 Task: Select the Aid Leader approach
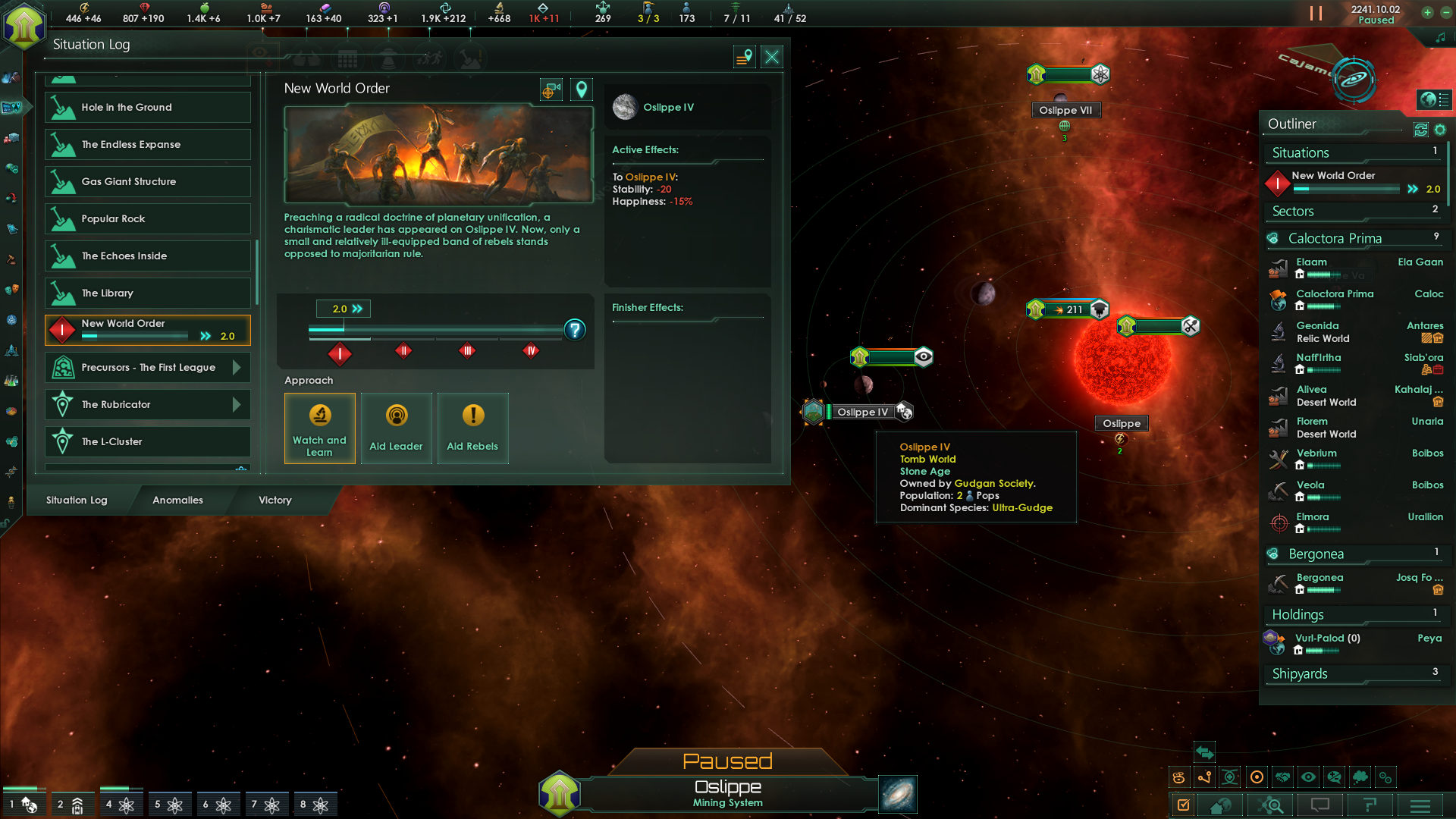[396, 428]
